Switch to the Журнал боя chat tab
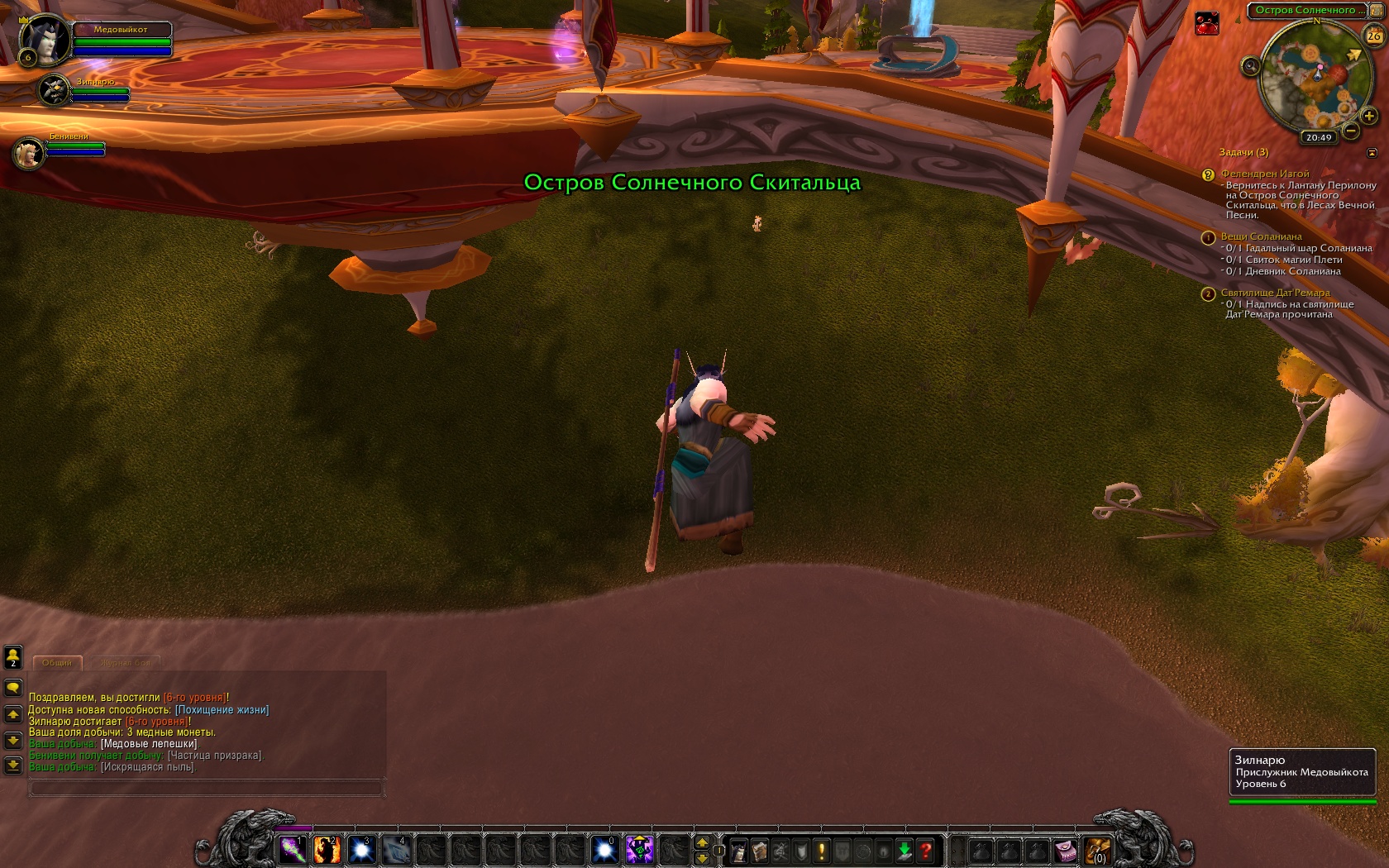1389x868 pixels. pyautogui.click(x=126, y=663)
